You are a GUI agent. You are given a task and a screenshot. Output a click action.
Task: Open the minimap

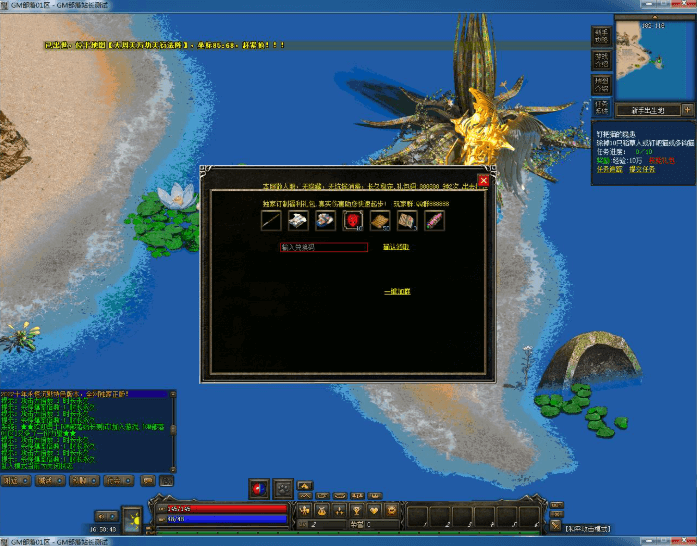click(654, 61)
